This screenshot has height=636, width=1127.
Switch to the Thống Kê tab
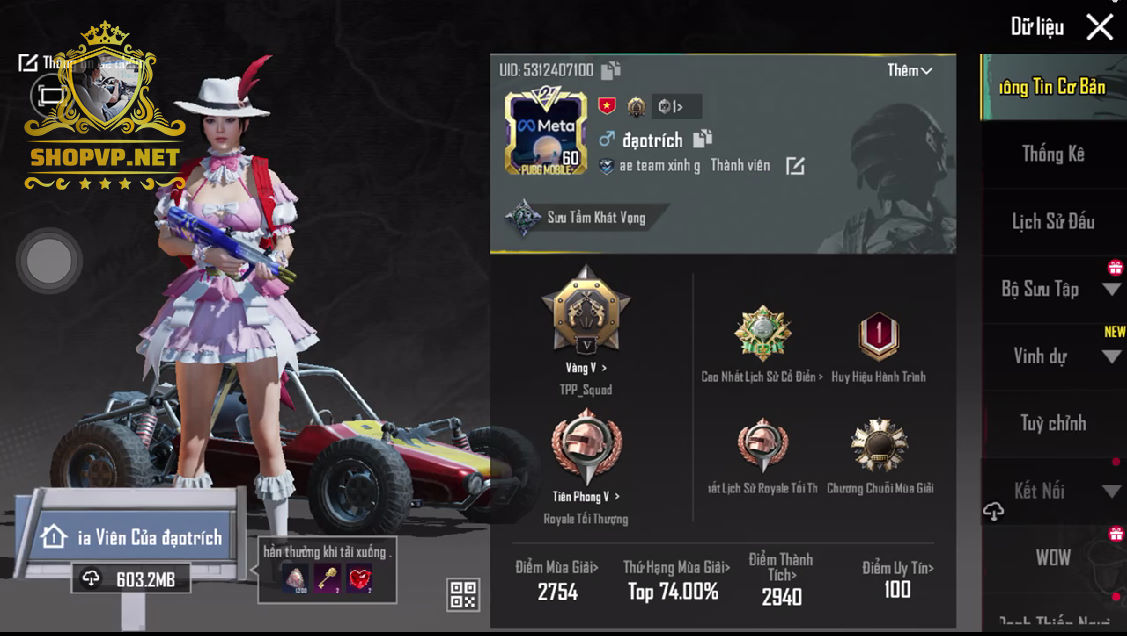tap(1052, 154)
